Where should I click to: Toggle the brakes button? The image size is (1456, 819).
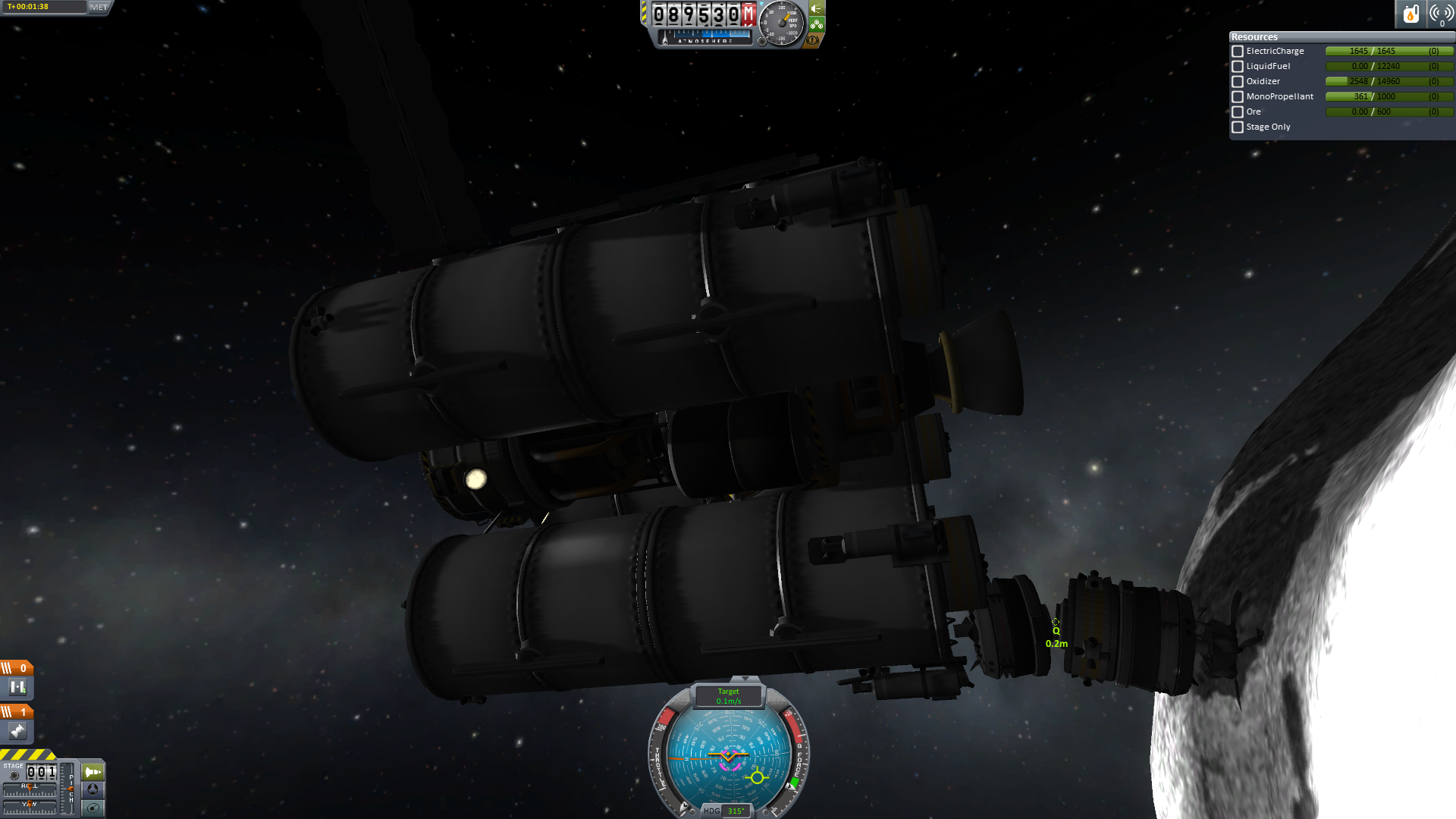pyautogui.click(x=814, y=39)
